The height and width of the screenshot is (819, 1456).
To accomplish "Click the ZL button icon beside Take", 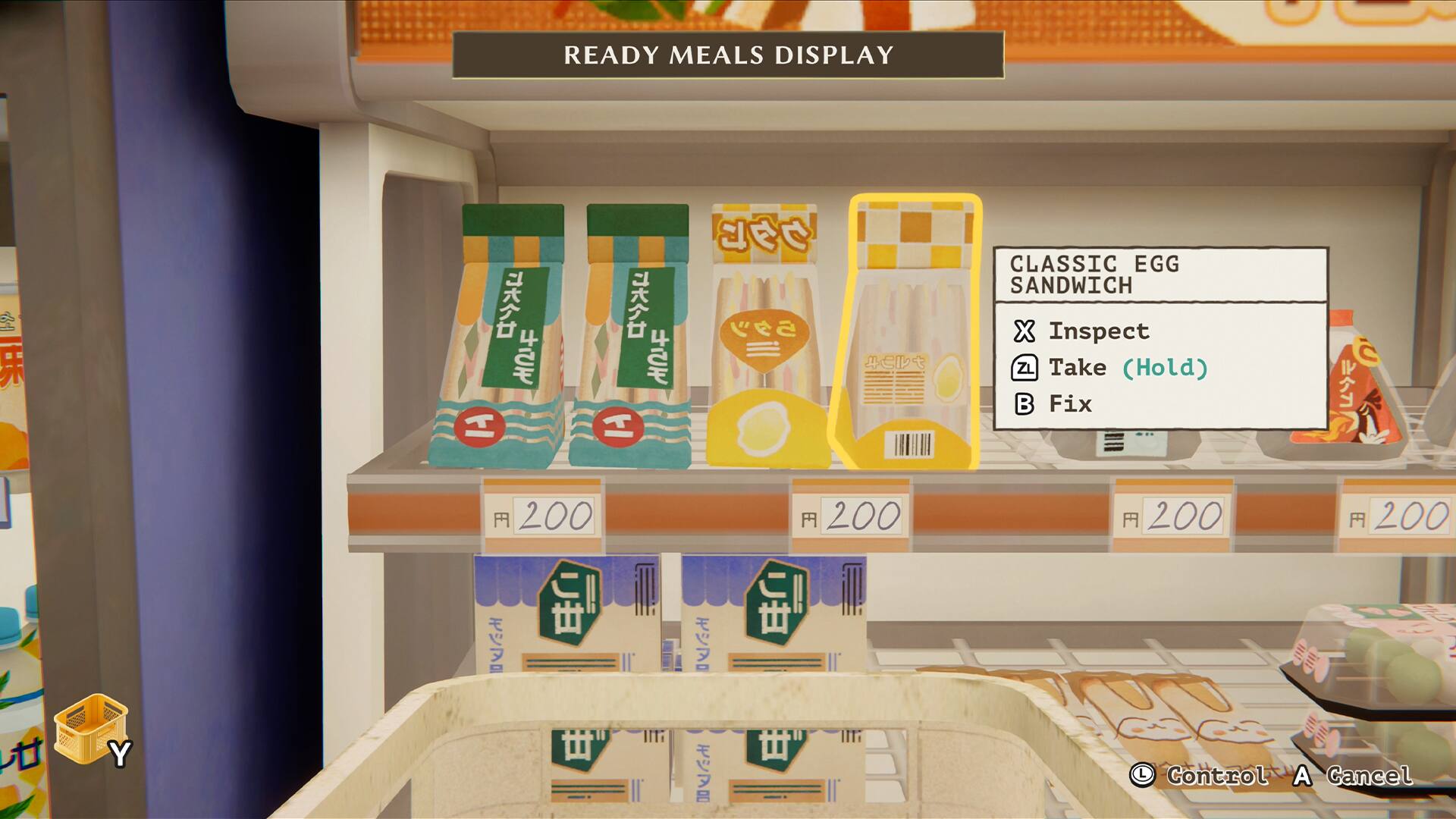I will point(1025,368).
